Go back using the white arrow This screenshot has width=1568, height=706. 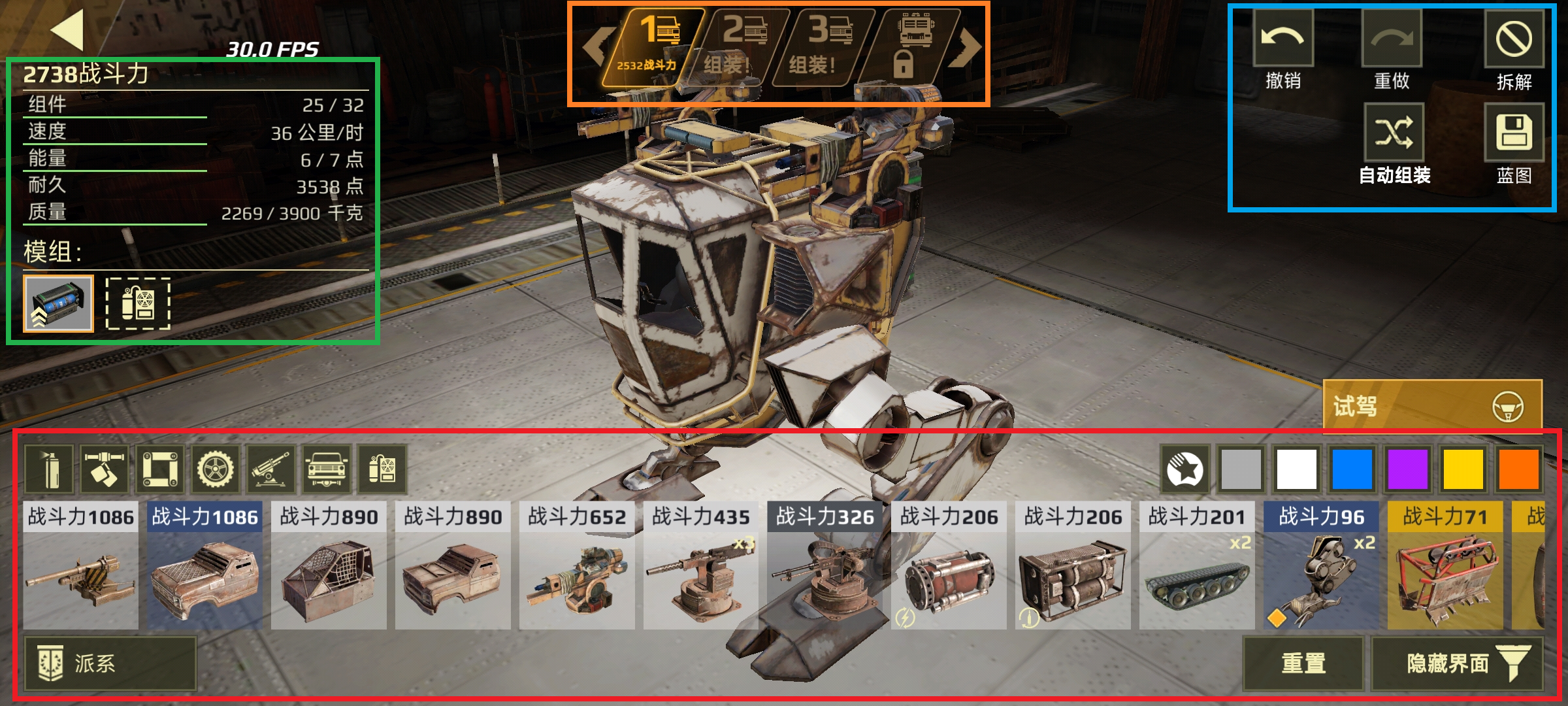click(68, 30)
